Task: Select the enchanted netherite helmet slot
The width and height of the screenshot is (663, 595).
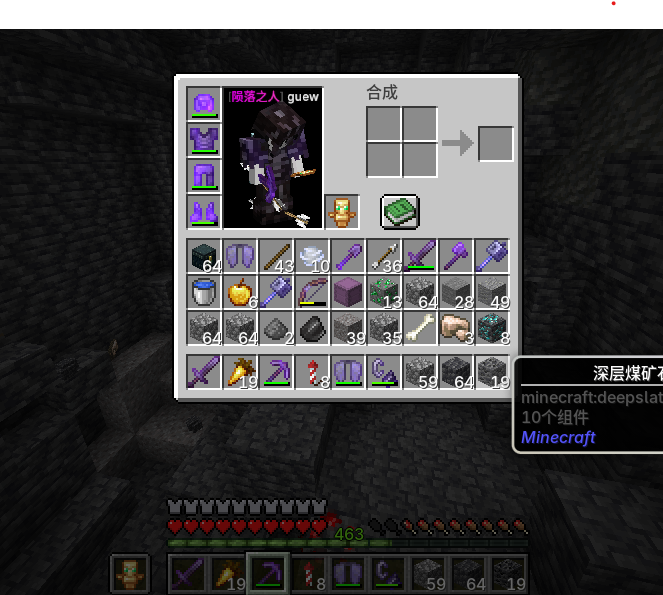Action: [204, 104]
